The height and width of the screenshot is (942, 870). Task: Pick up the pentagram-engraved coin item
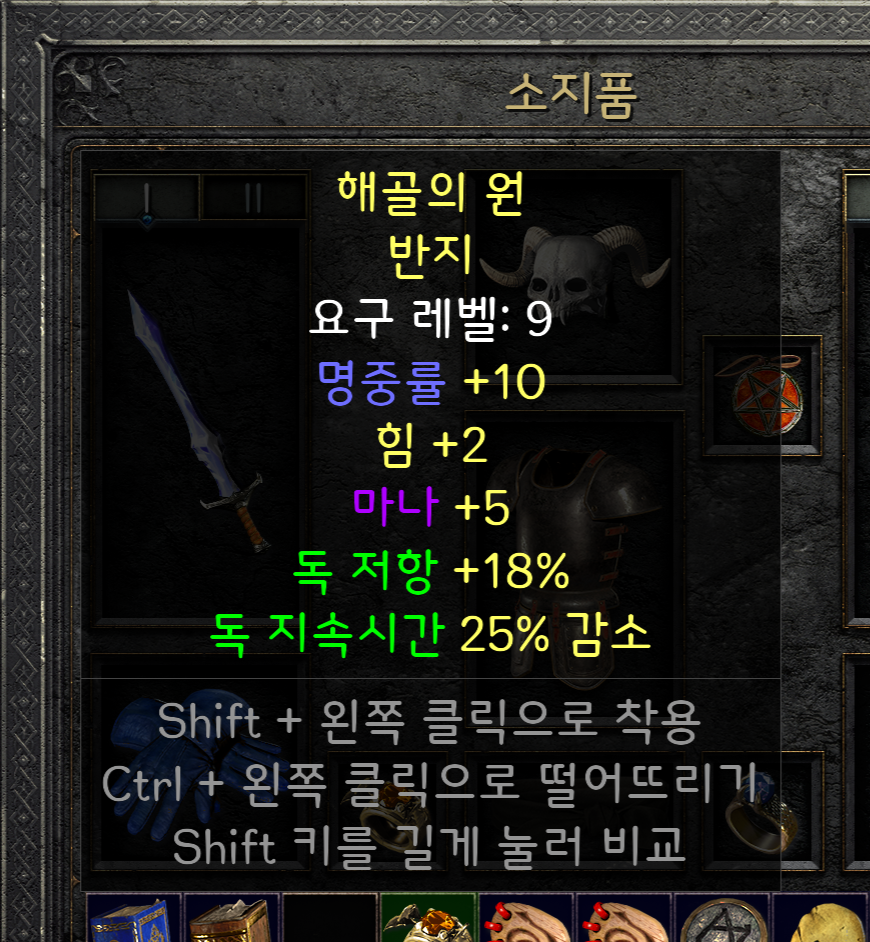pyautogui.click(x=721, y=920)
